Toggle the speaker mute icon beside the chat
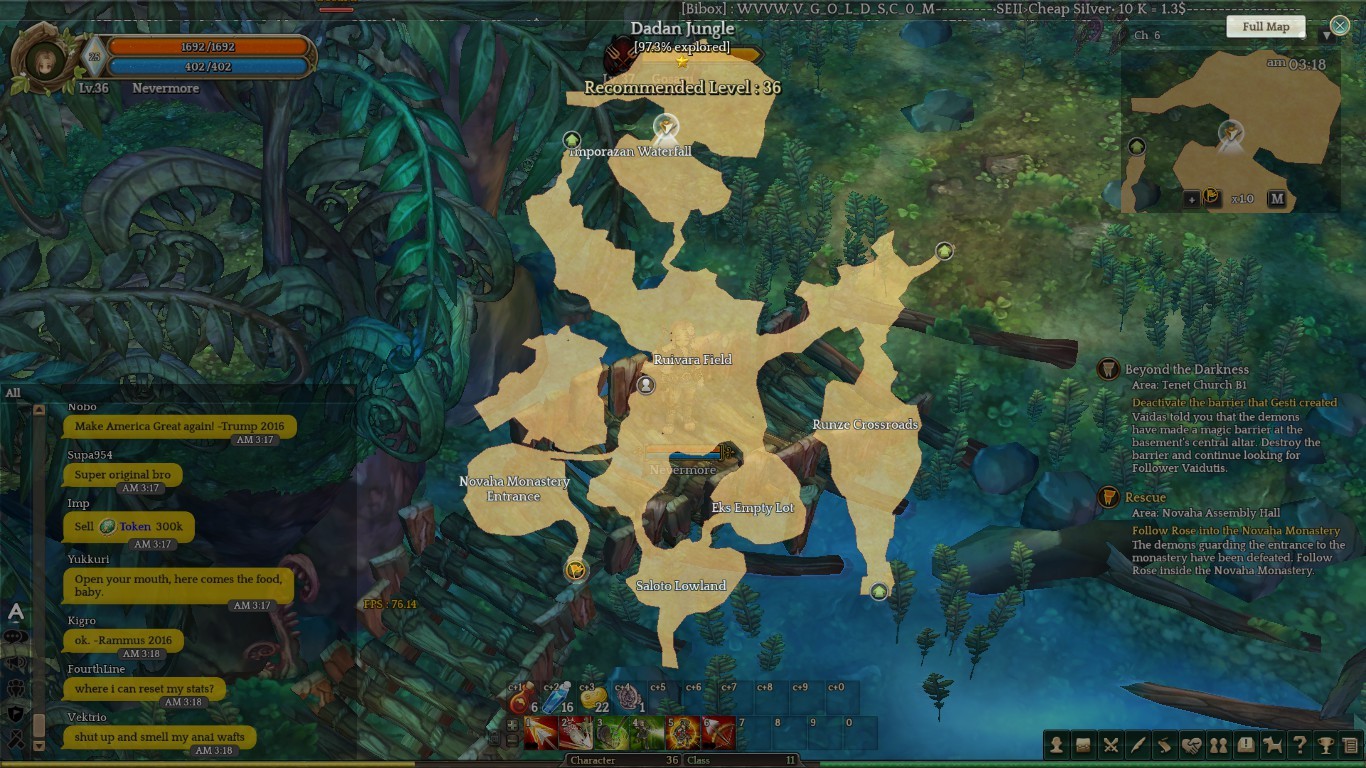The width and height of the screenshot is (1366, 768). click(x=15, y=663)
